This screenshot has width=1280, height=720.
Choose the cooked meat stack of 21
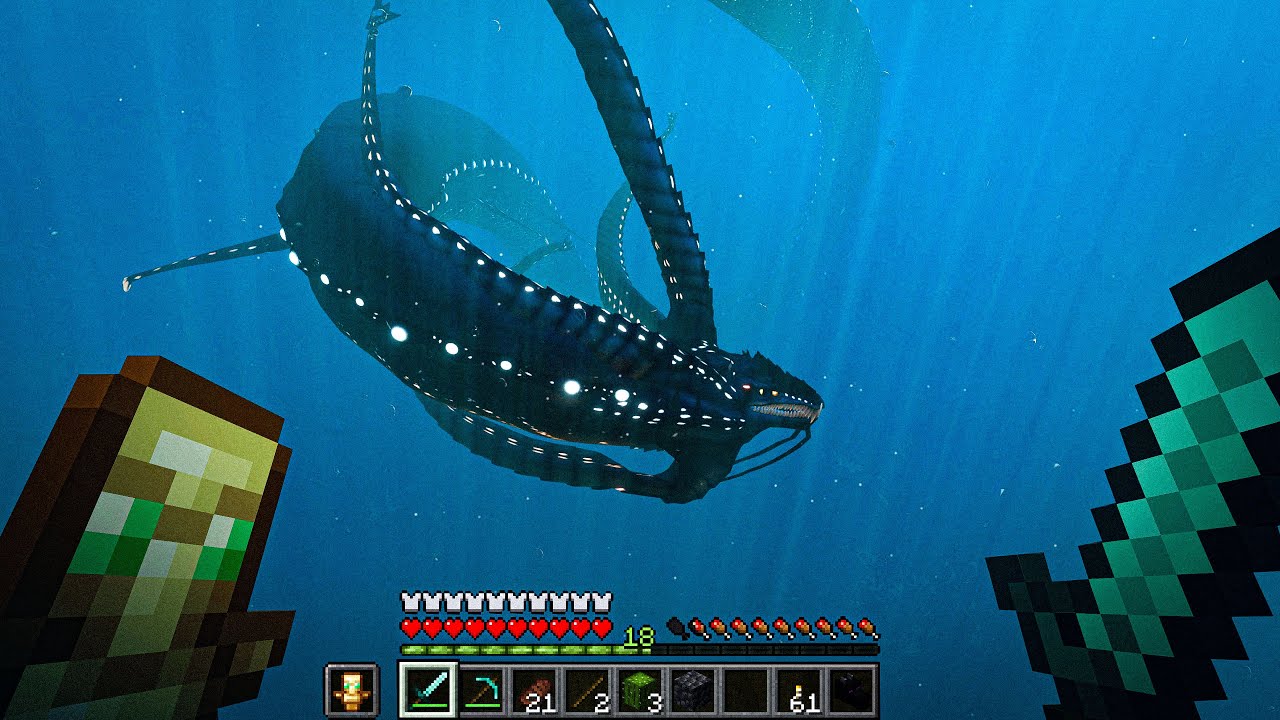(535, 690)
